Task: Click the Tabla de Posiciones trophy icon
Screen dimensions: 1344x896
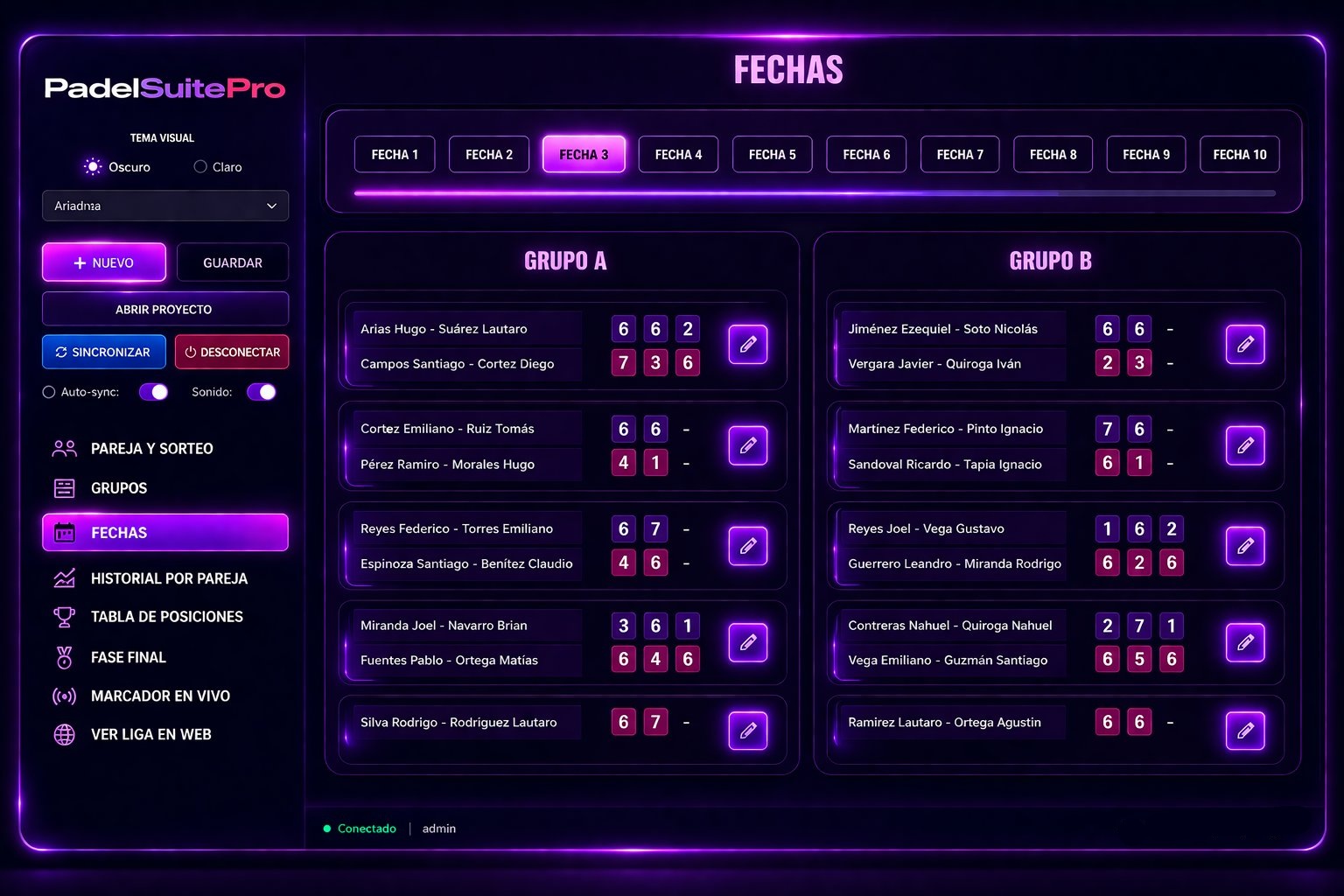Action: click(62, 616)
